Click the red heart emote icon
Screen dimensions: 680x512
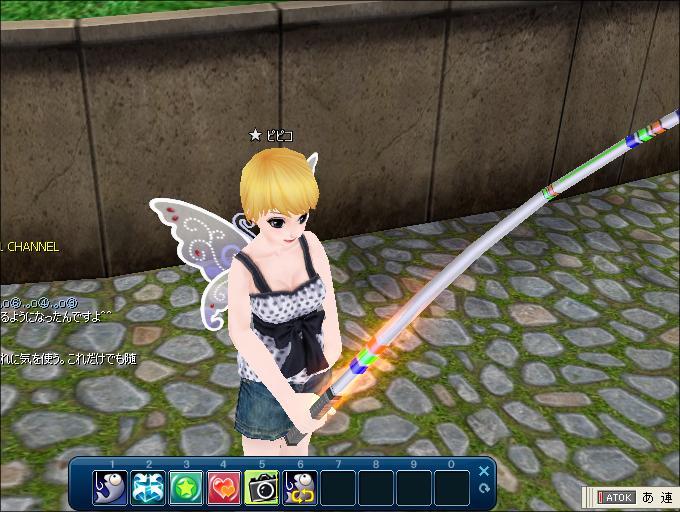pyautogui.click(x=224, y=487)
